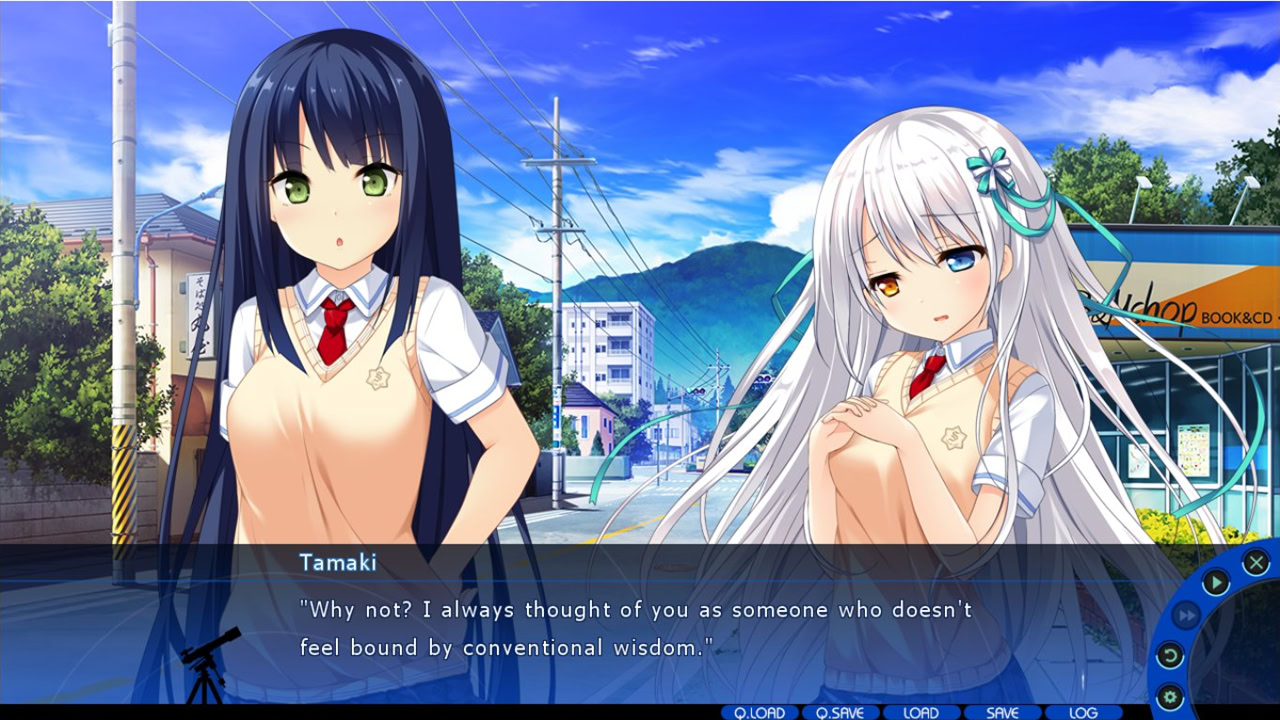The image size is (1280, 720).
Task: Quick save with the Q.SAVE button
Action: click(840, 713)
